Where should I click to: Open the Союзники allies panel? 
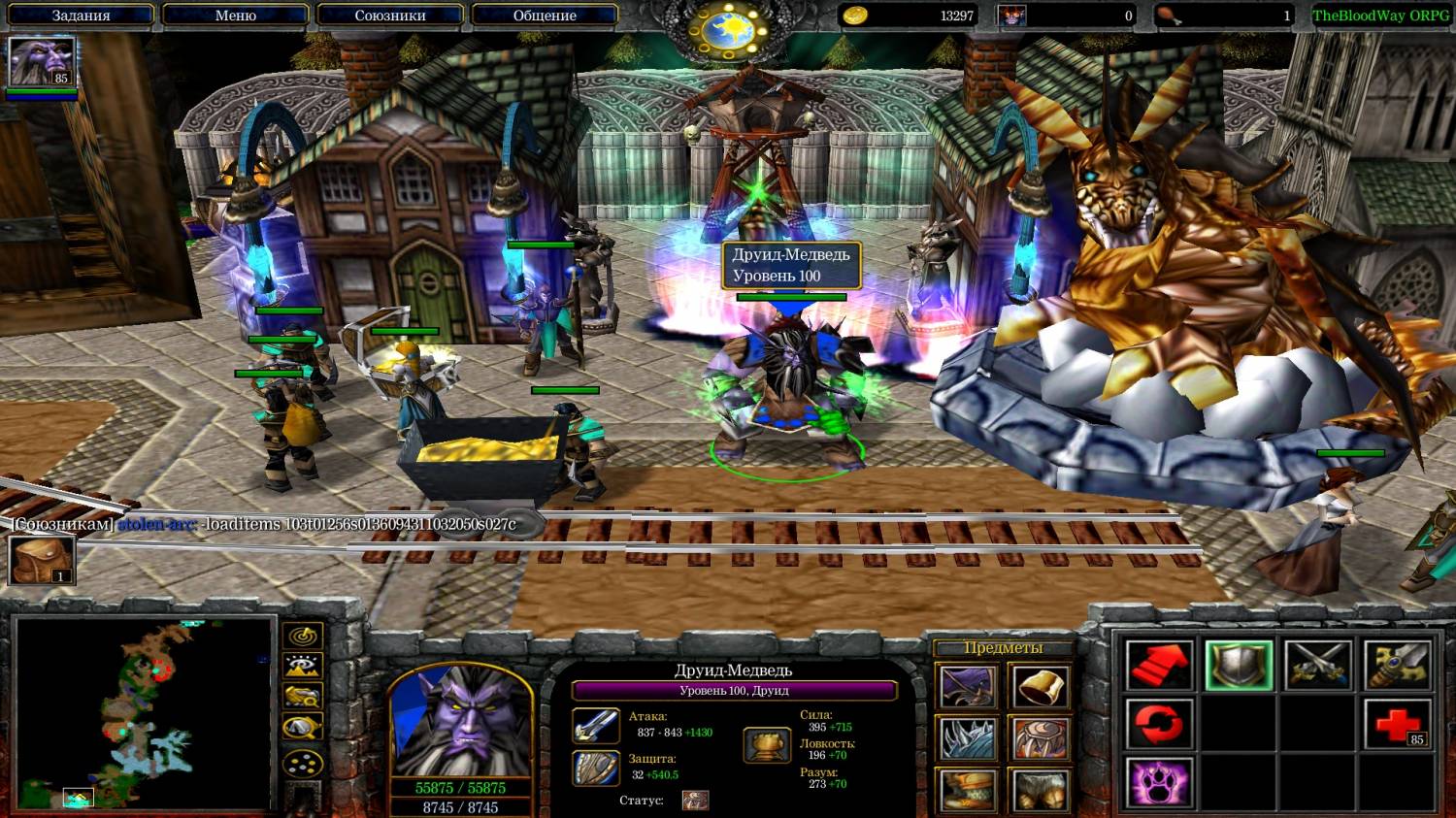(x=389, y=16)
